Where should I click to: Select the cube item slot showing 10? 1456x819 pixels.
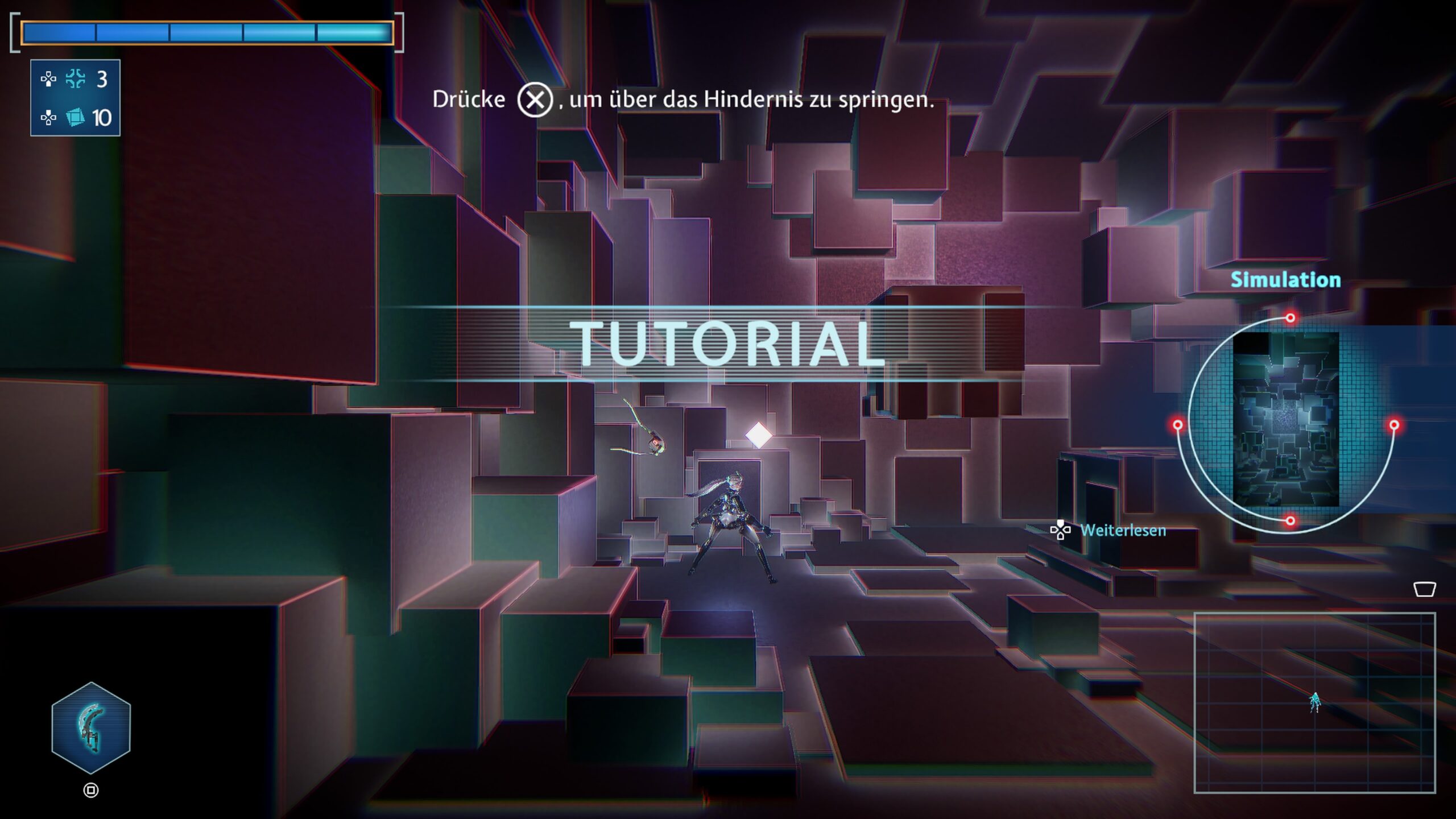tap(75, 118)
